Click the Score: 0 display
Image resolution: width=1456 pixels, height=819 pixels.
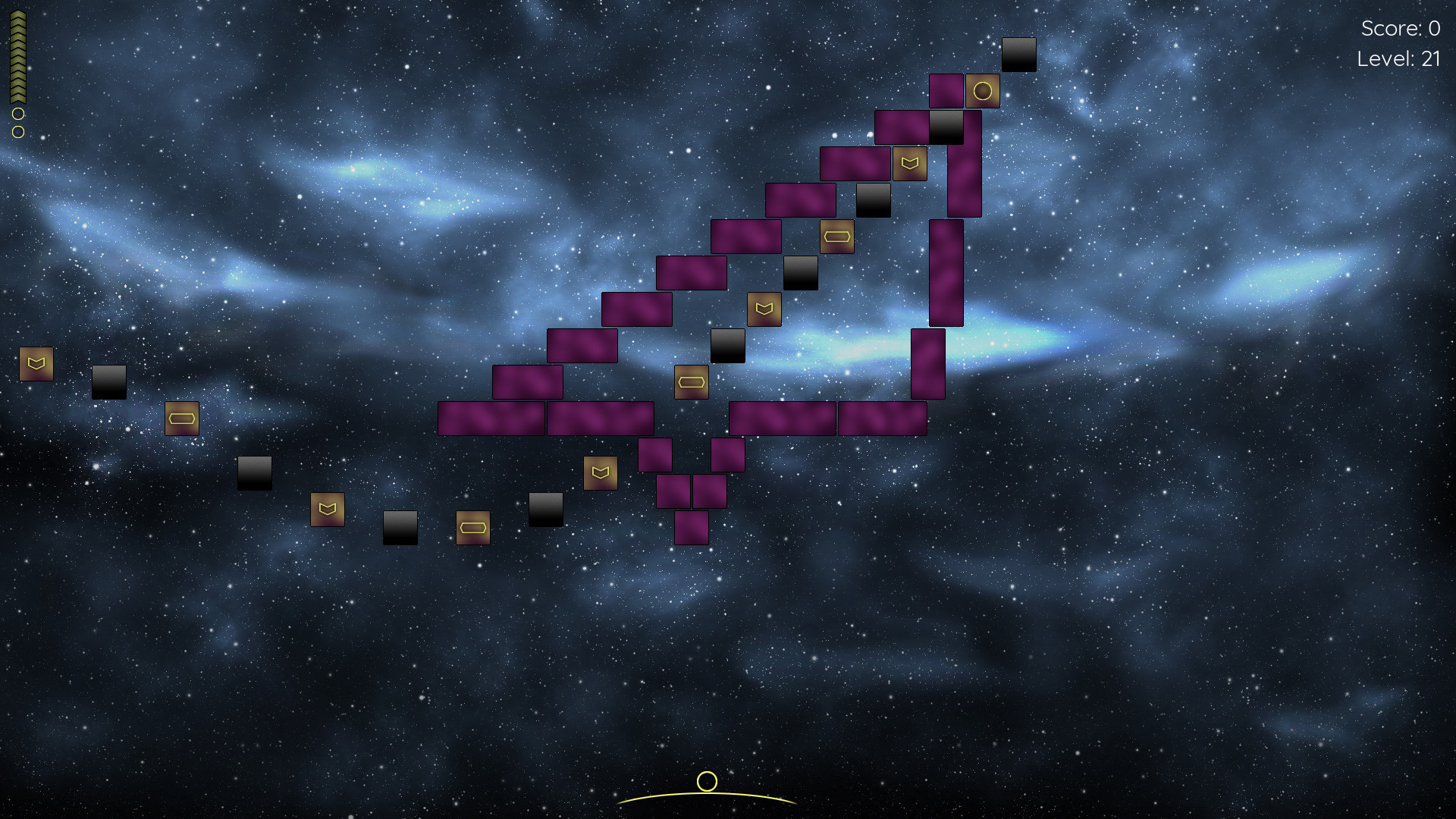[x=1399, y=29]
